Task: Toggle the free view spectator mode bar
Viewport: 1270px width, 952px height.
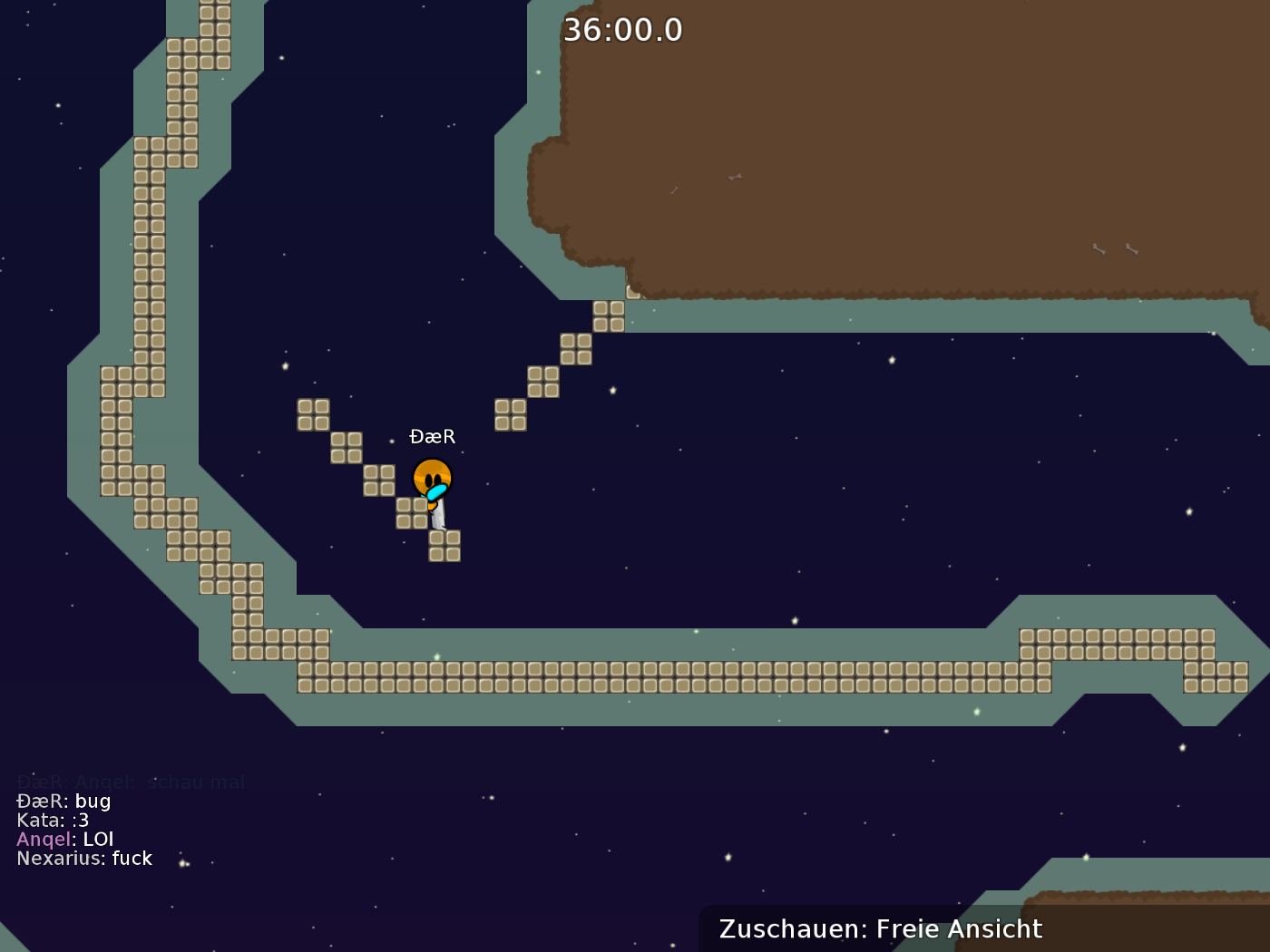Action: coord(880,928)
